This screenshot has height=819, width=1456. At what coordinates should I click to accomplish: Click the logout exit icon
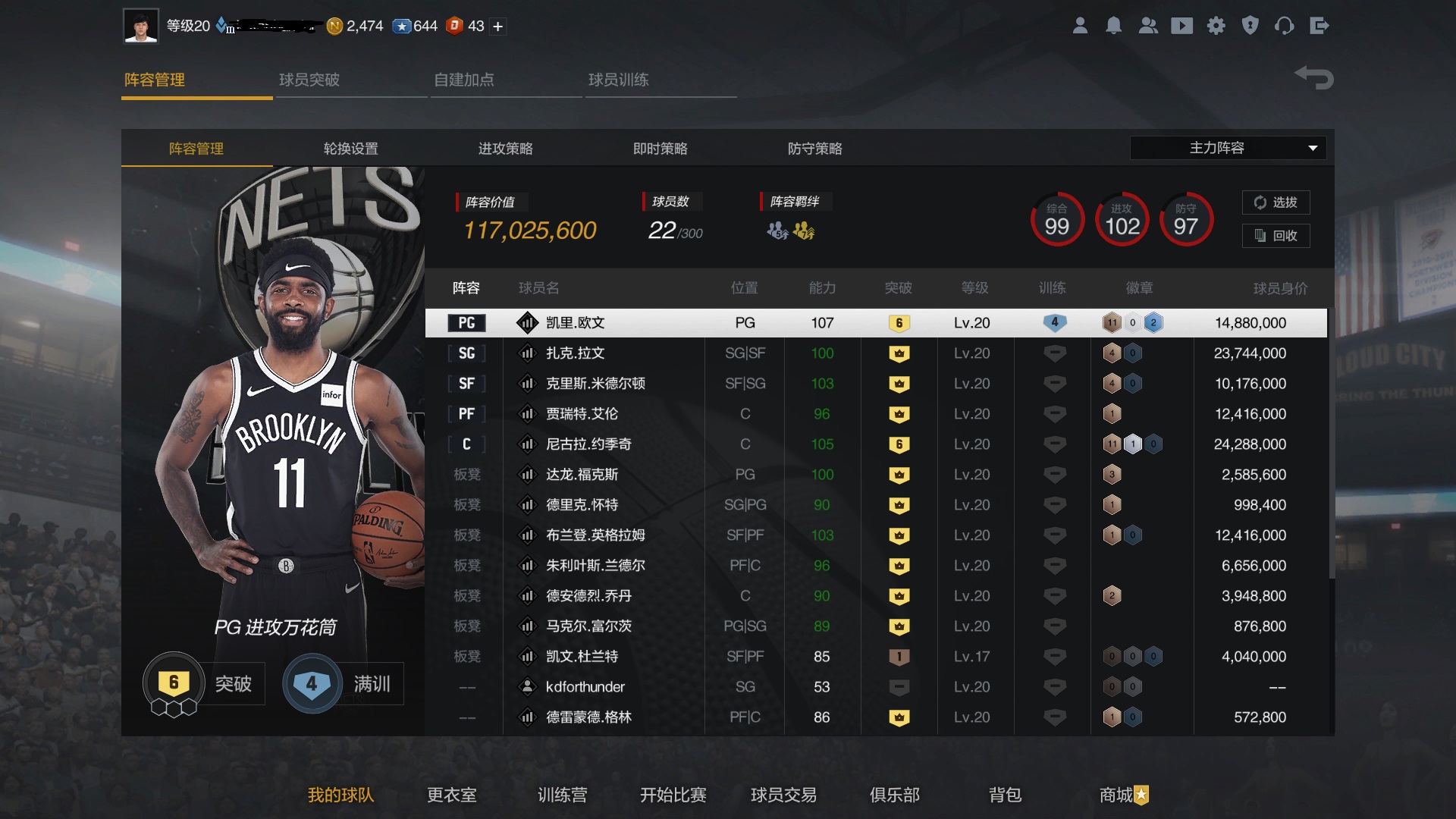[1319, 25]
